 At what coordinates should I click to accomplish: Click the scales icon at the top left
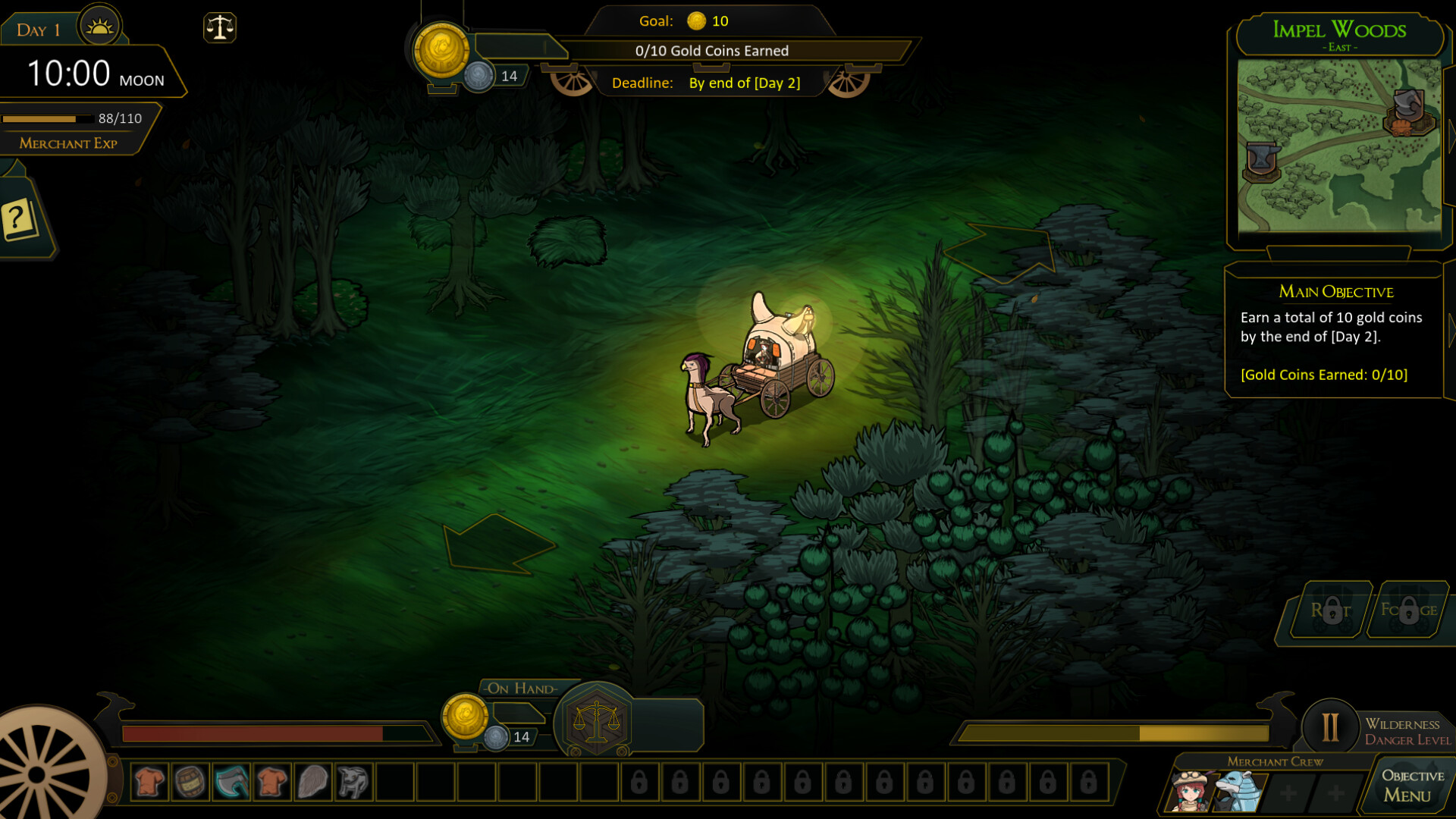pyautogui.click(x=220, y=27)
